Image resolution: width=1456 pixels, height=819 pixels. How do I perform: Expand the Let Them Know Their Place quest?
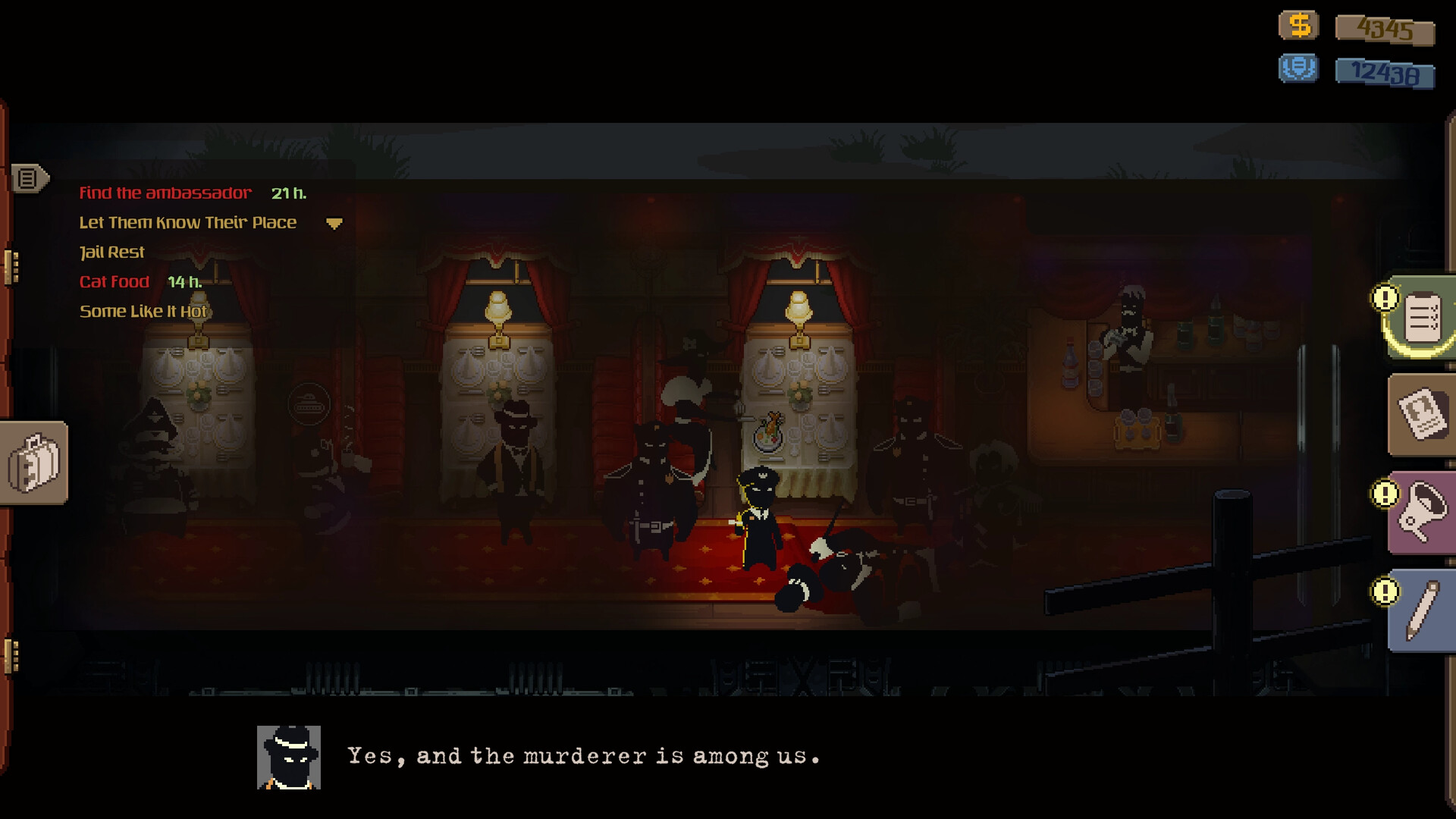(187, 222)
